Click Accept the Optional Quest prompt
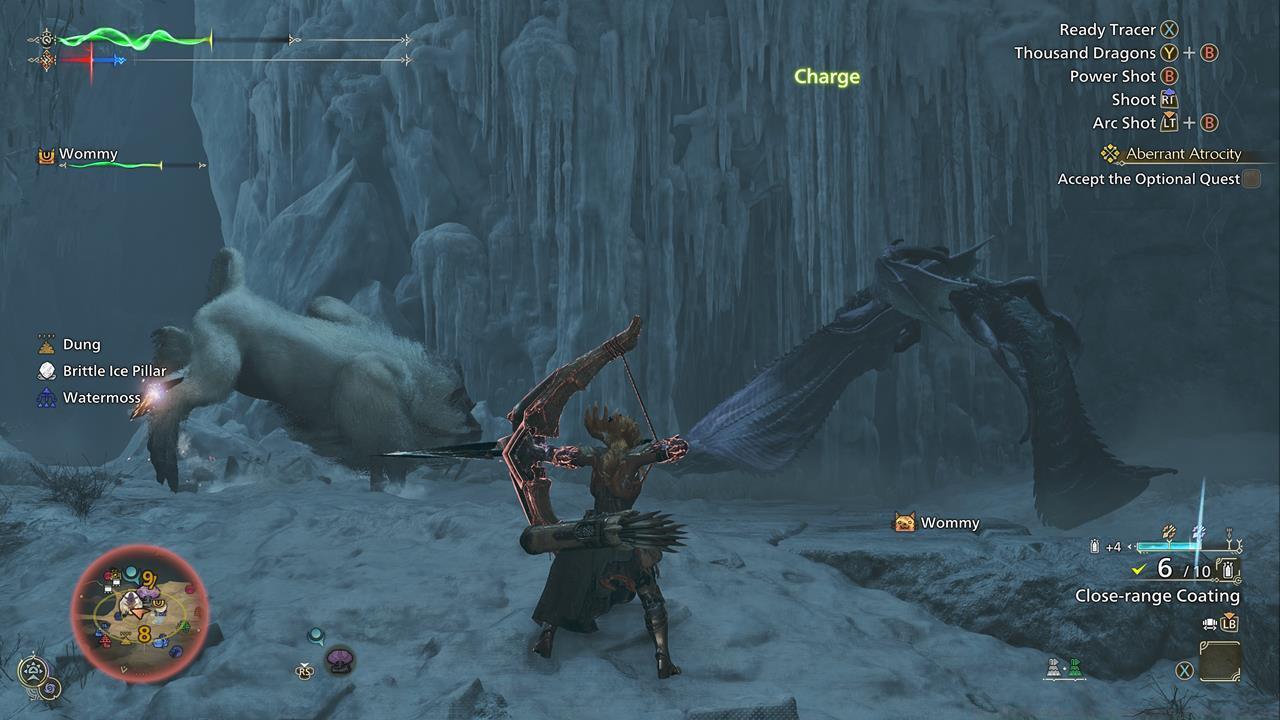Screen dimensions: 1280x720 1150,178
